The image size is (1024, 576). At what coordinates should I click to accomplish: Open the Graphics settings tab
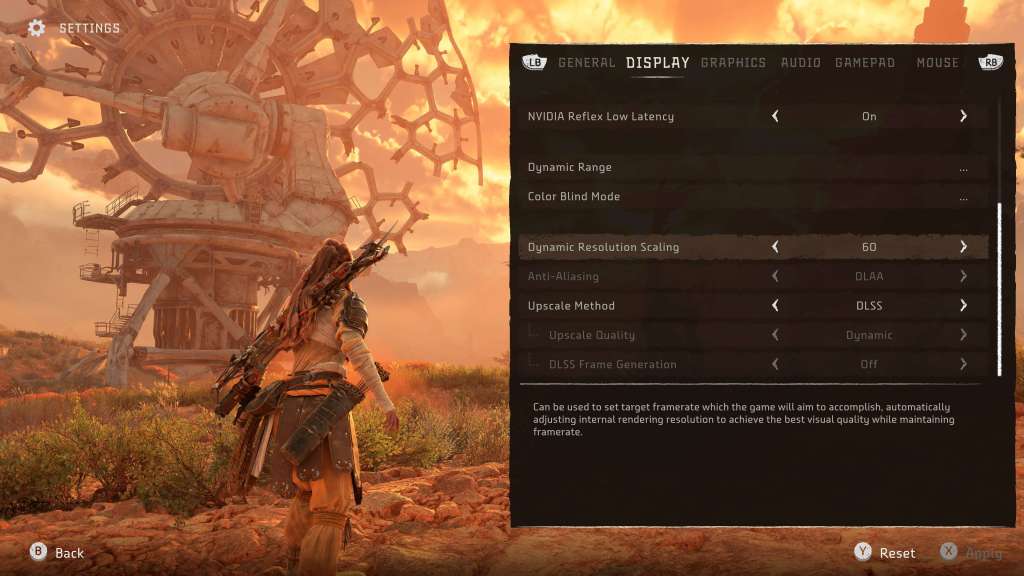tap(733, 62)
